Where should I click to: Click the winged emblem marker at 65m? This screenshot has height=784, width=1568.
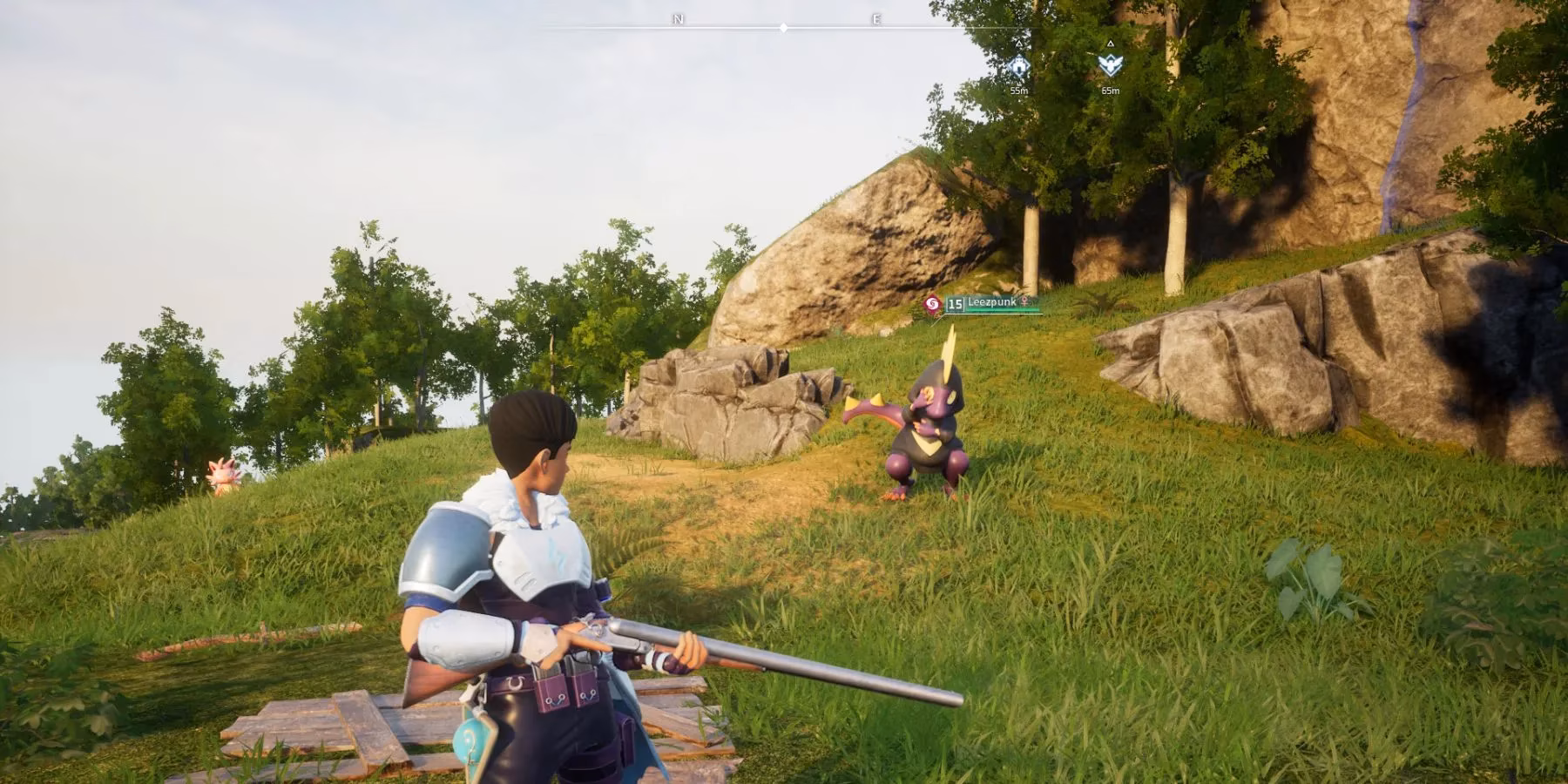pos(1110,64)
